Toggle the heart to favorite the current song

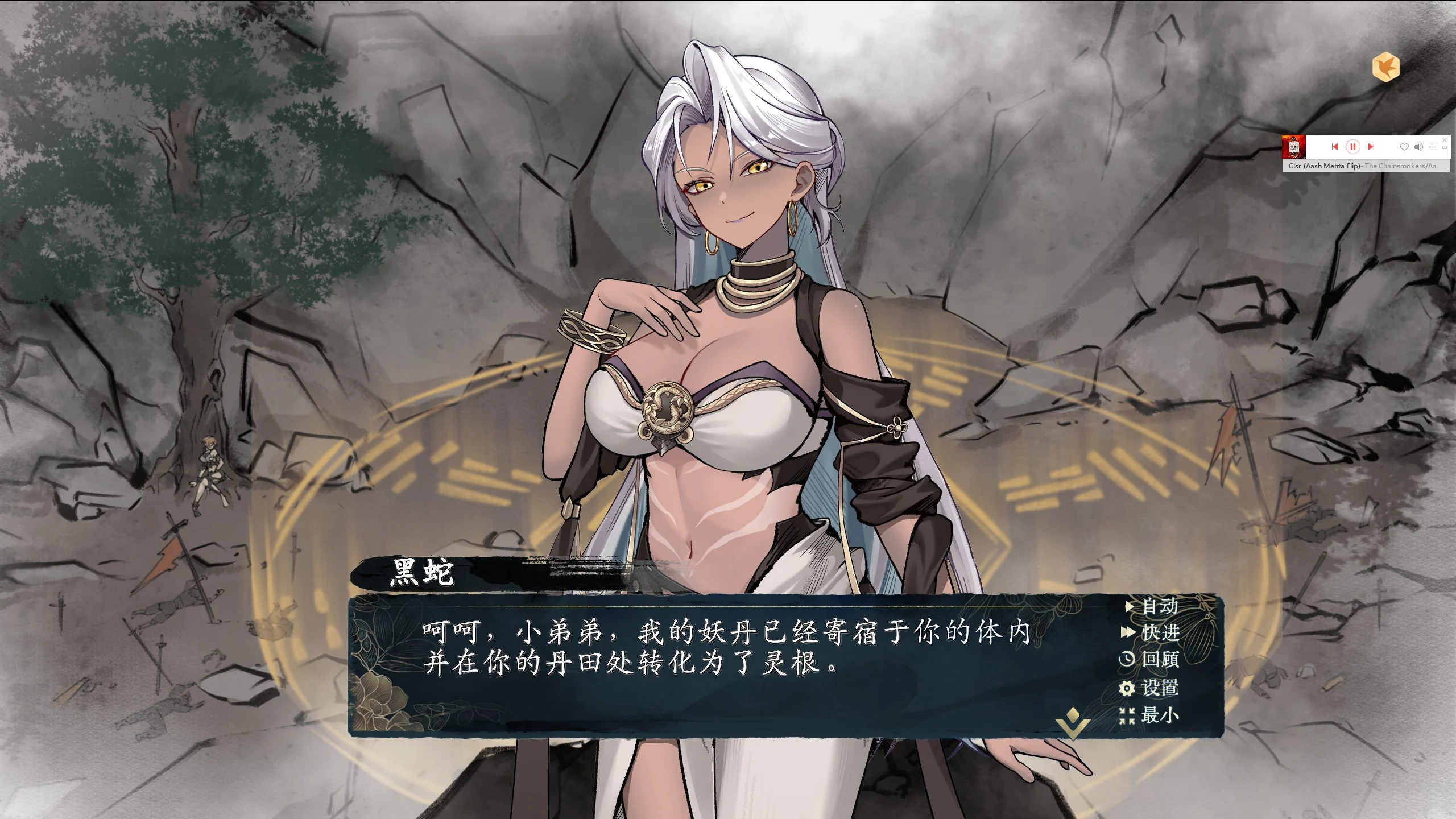click(1404, 147)
